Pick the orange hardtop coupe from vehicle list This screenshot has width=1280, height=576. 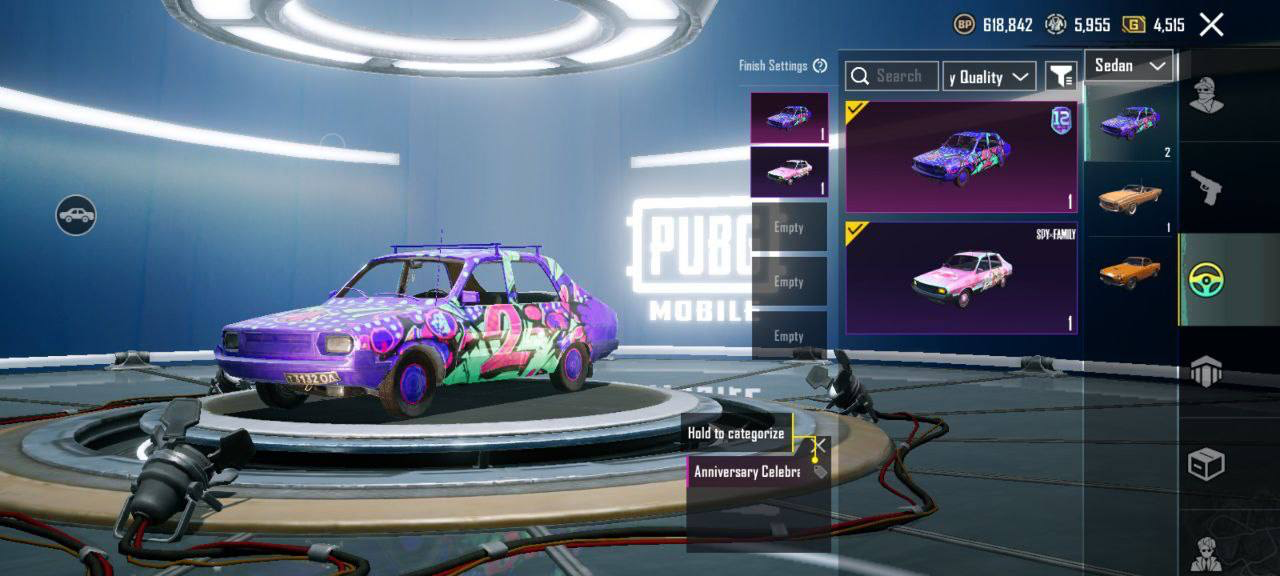(1130, 272)
